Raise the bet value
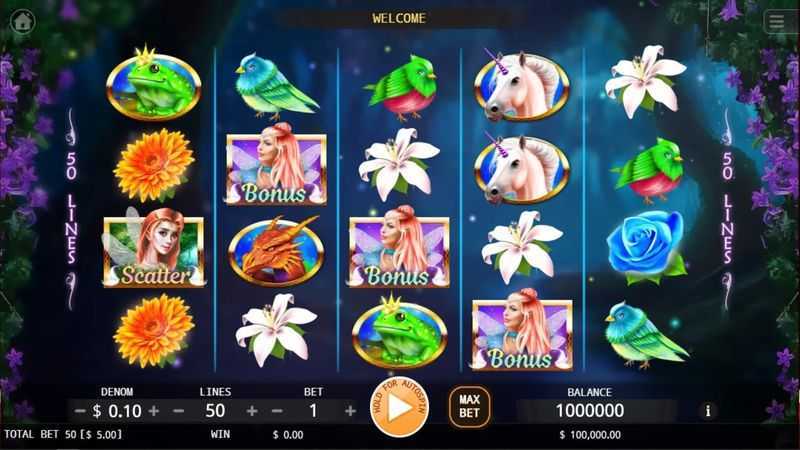This screenshot has width=800, height=450. pyautogui.click(x=350, y=411)
